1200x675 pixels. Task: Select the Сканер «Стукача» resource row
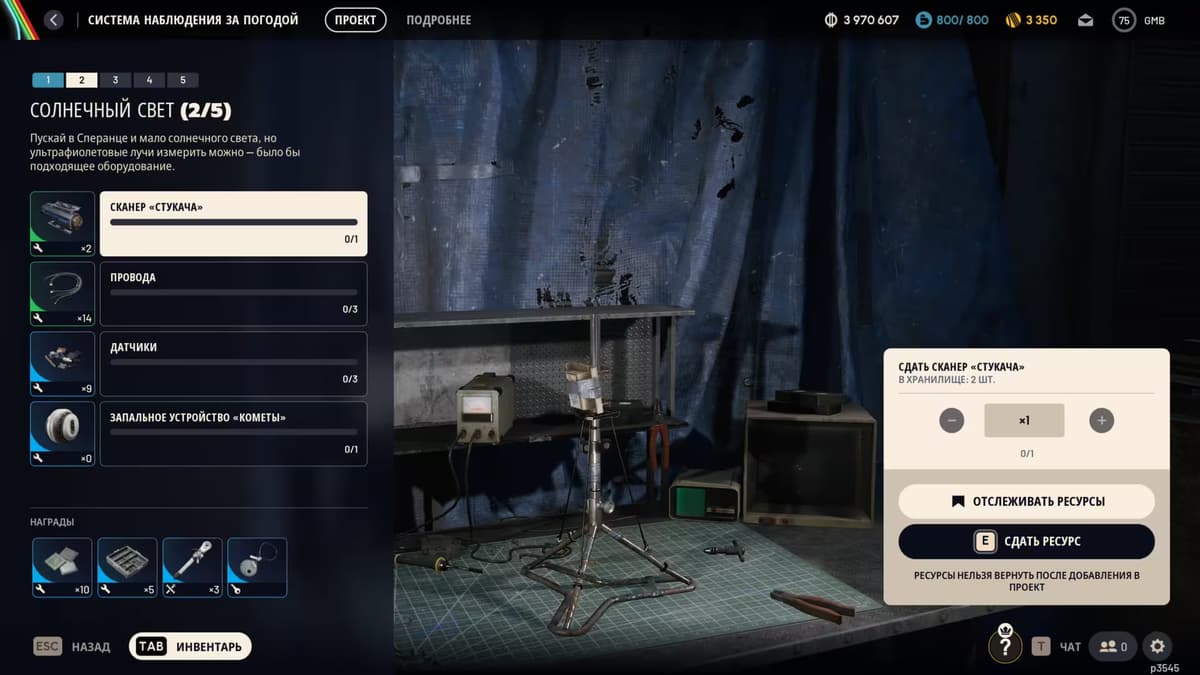[x=233, y=224]
